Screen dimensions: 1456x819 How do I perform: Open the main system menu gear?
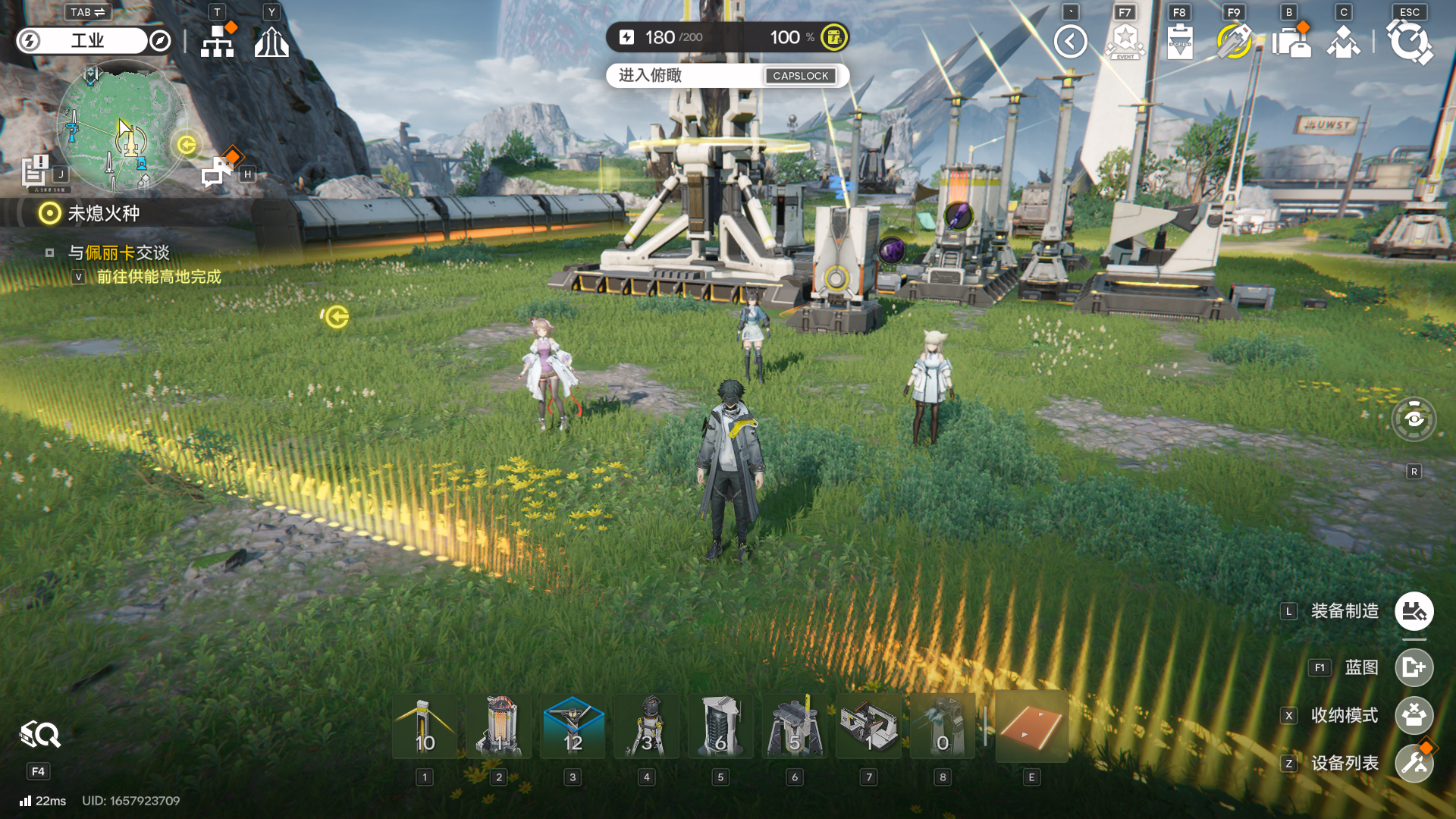[x=1409, y=41]
